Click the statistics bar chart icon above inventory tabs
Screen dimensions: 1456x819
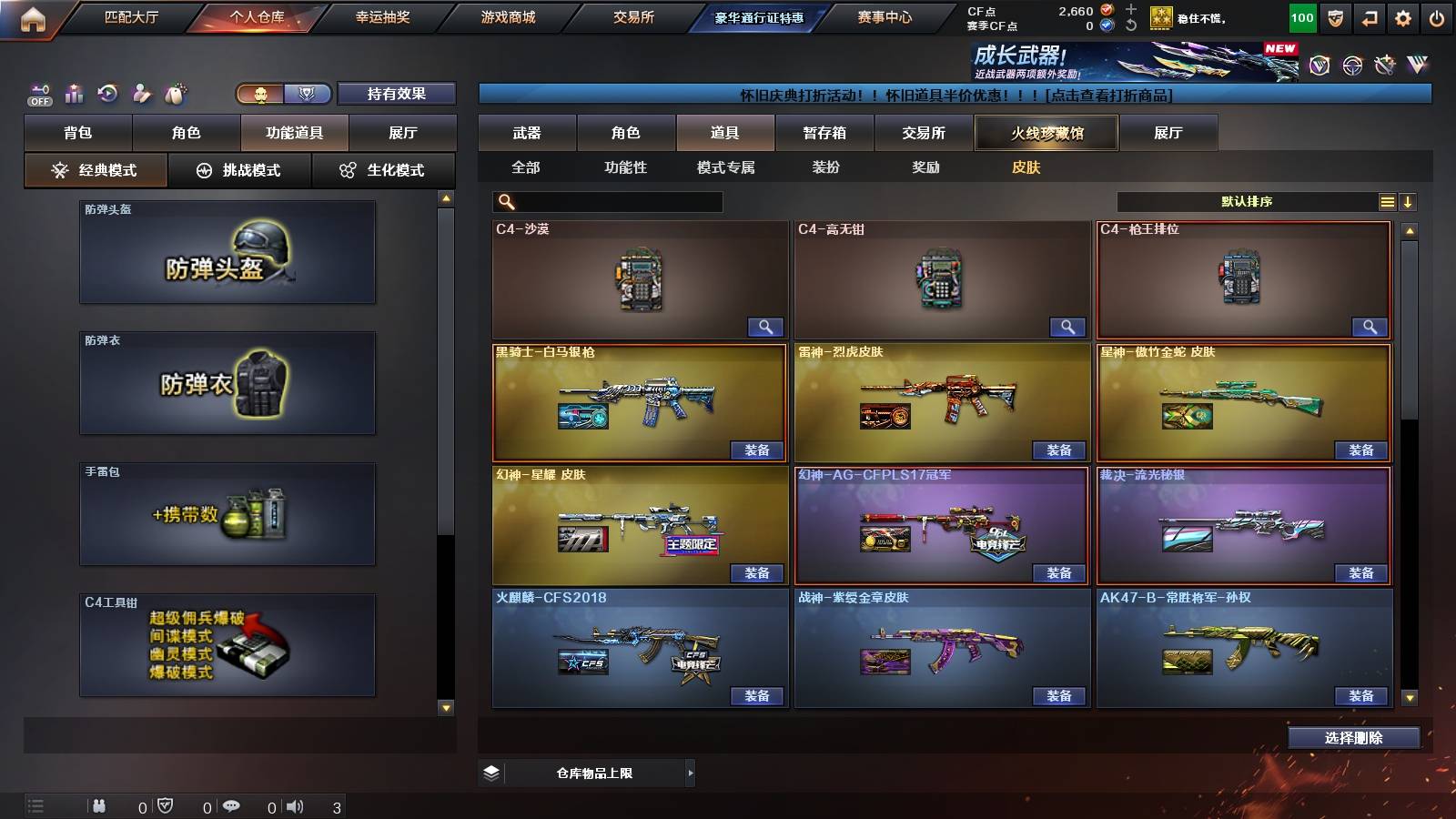click(73, 93)
